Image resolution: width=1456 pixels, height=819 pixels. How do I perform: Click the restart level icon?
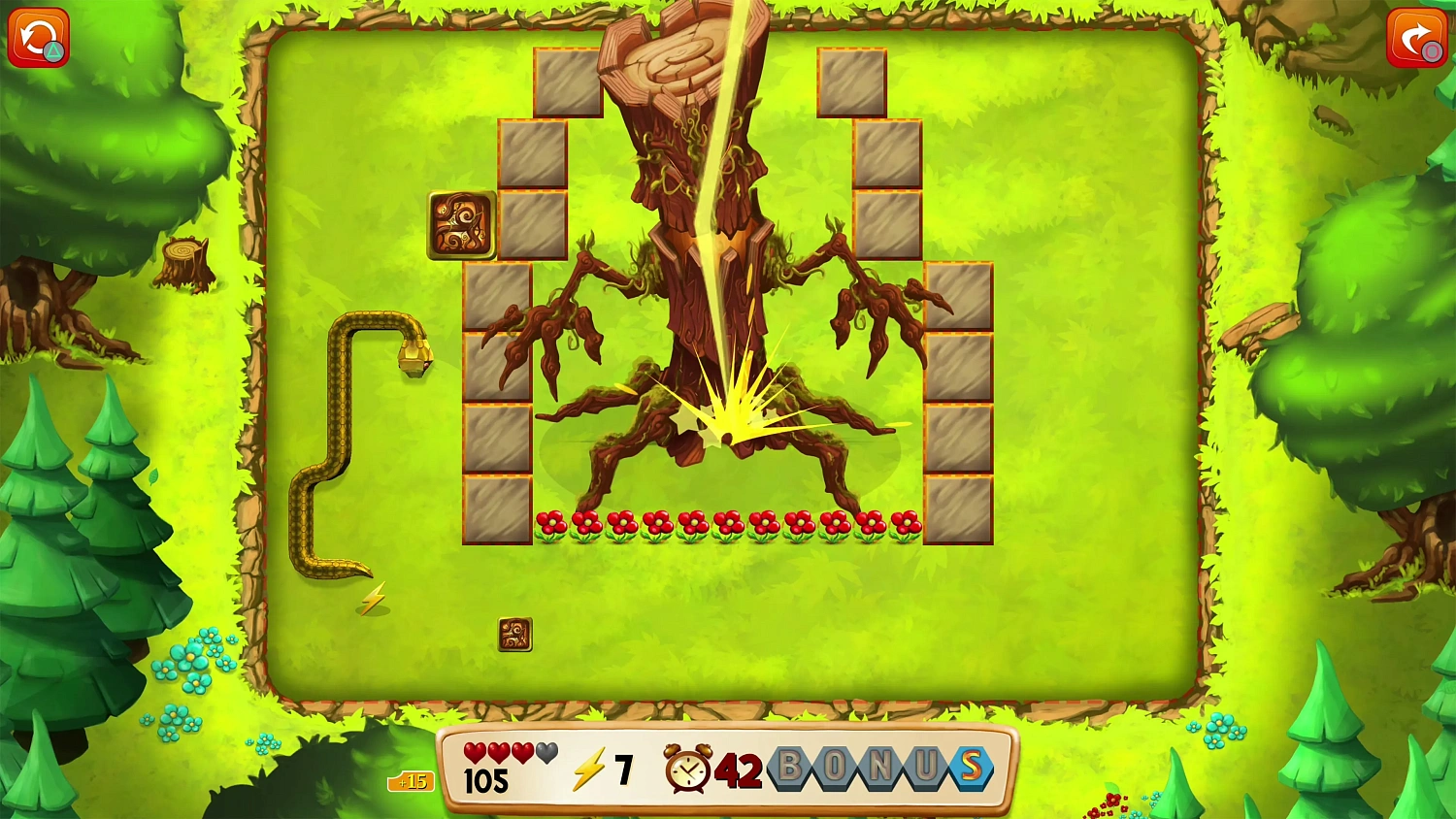pyautogui.click(x=37, y=37)
